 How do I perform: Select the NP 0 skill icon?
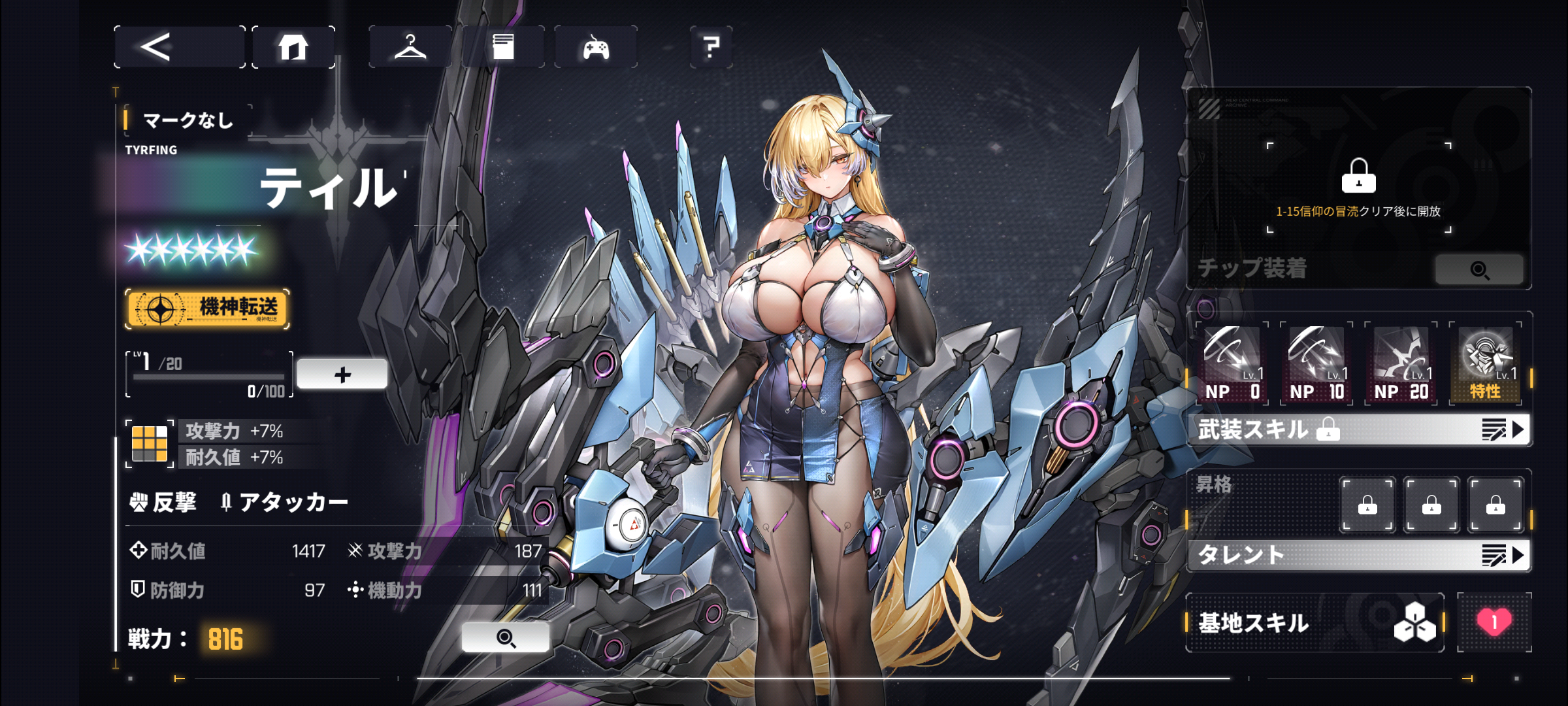coord(1232,363)
